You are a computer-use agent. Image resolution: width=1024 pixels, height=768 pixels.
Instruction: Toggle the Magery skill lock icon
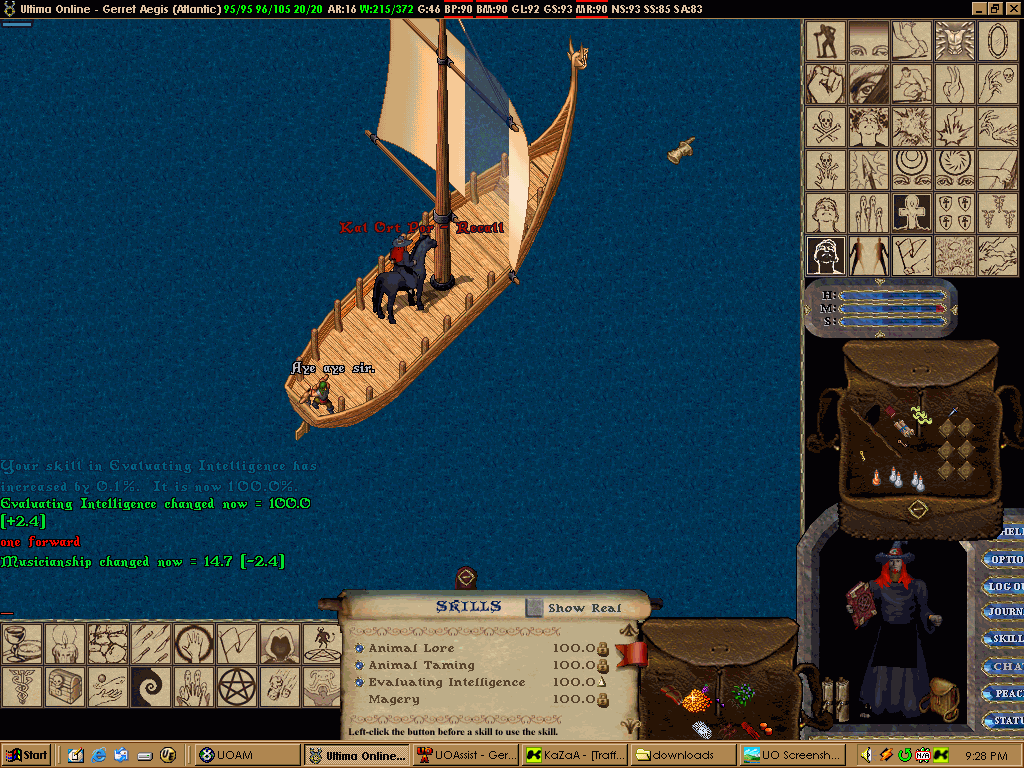pyautogui.click(x=604, y=700)
